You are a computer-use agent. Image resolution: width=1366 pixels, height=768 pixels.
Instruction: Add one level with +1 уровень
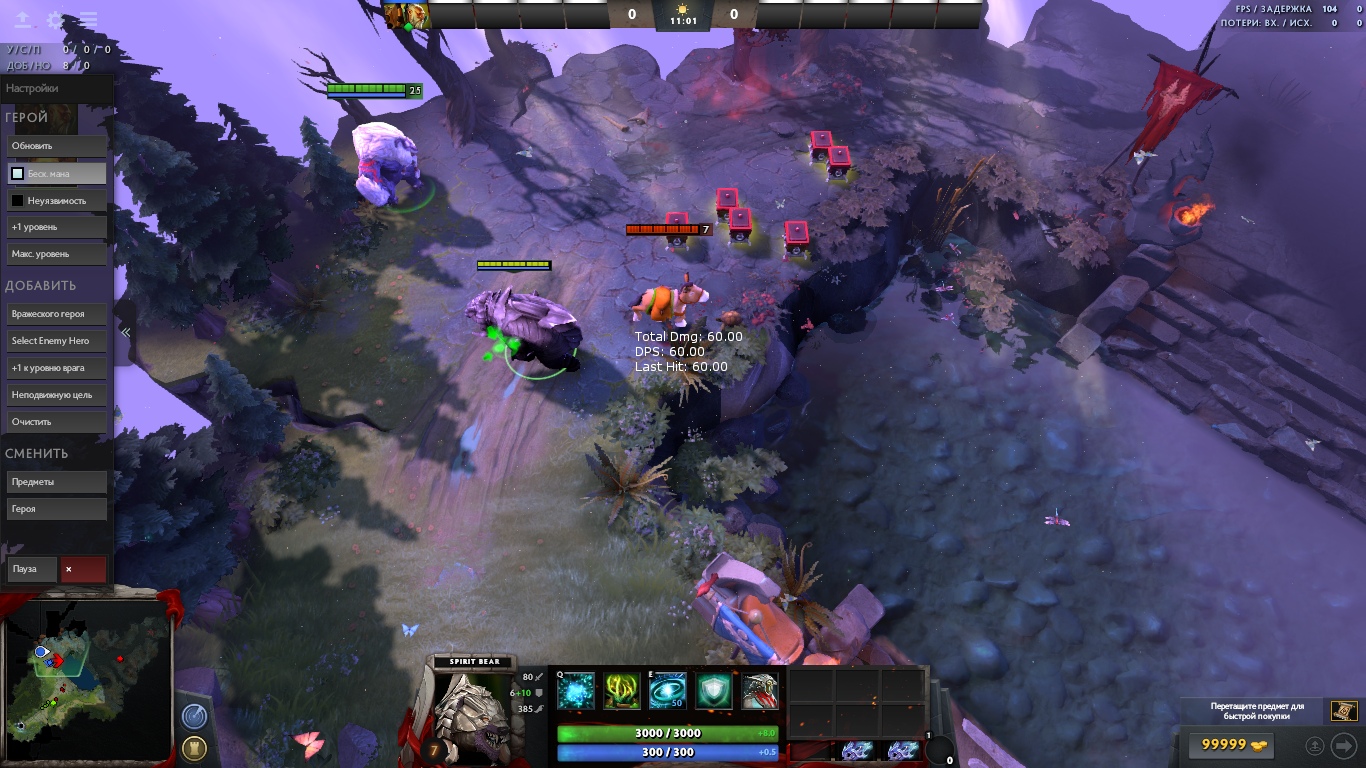57,227
